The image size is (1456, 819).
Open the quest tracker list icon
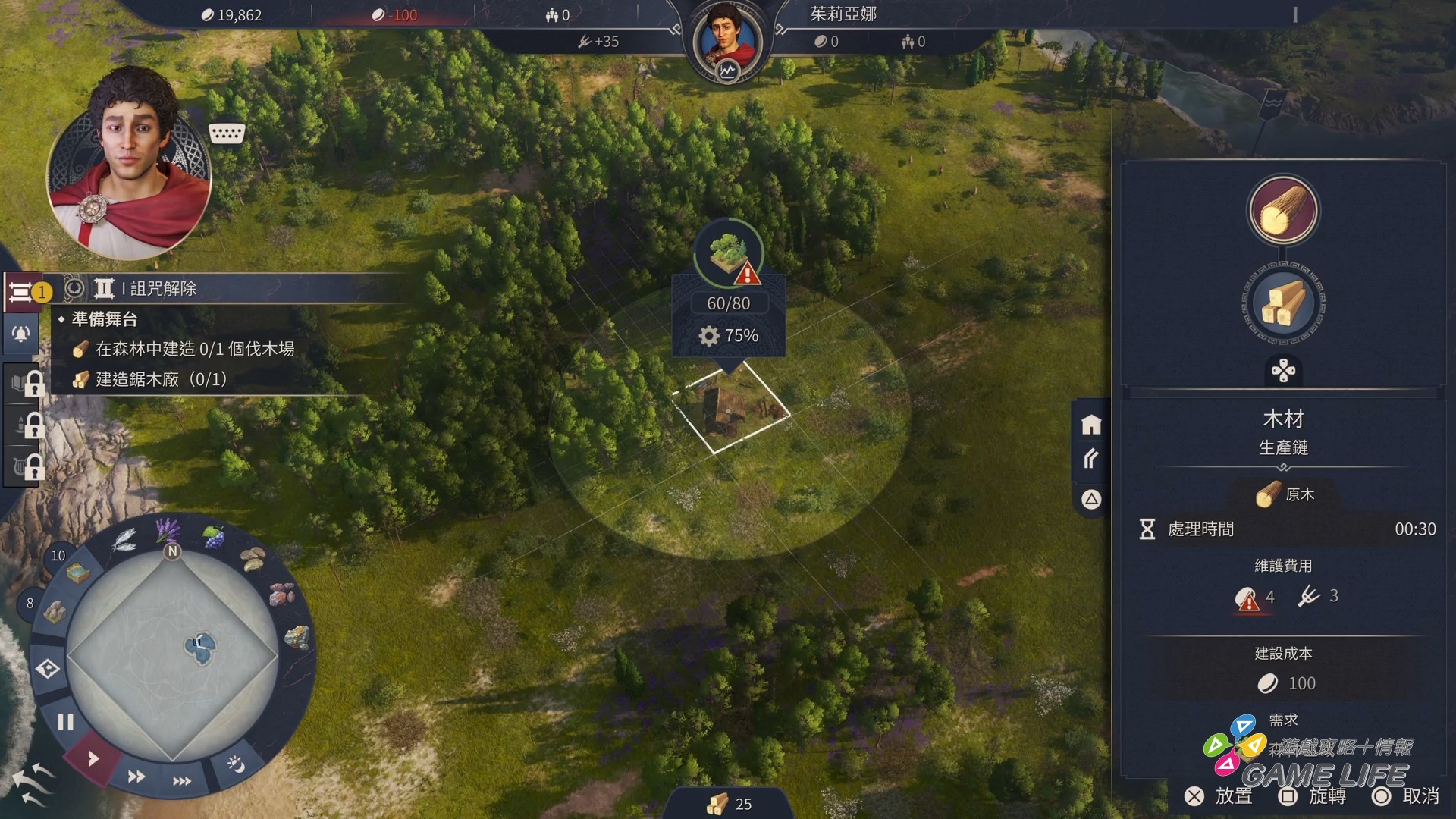(22, 292)
